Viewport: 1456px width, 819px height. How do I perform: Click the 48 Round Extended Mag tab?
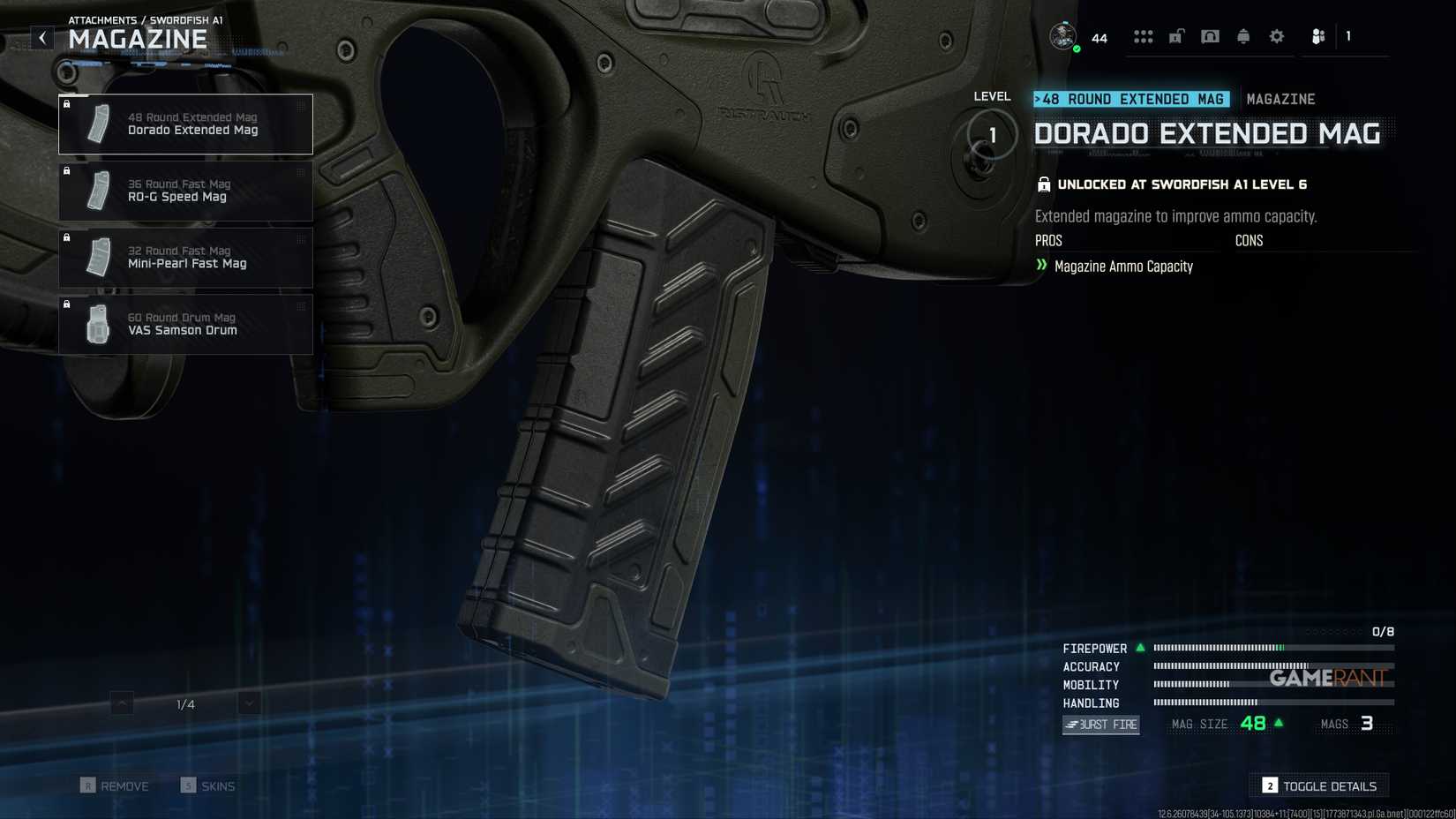click(1132, 99)
